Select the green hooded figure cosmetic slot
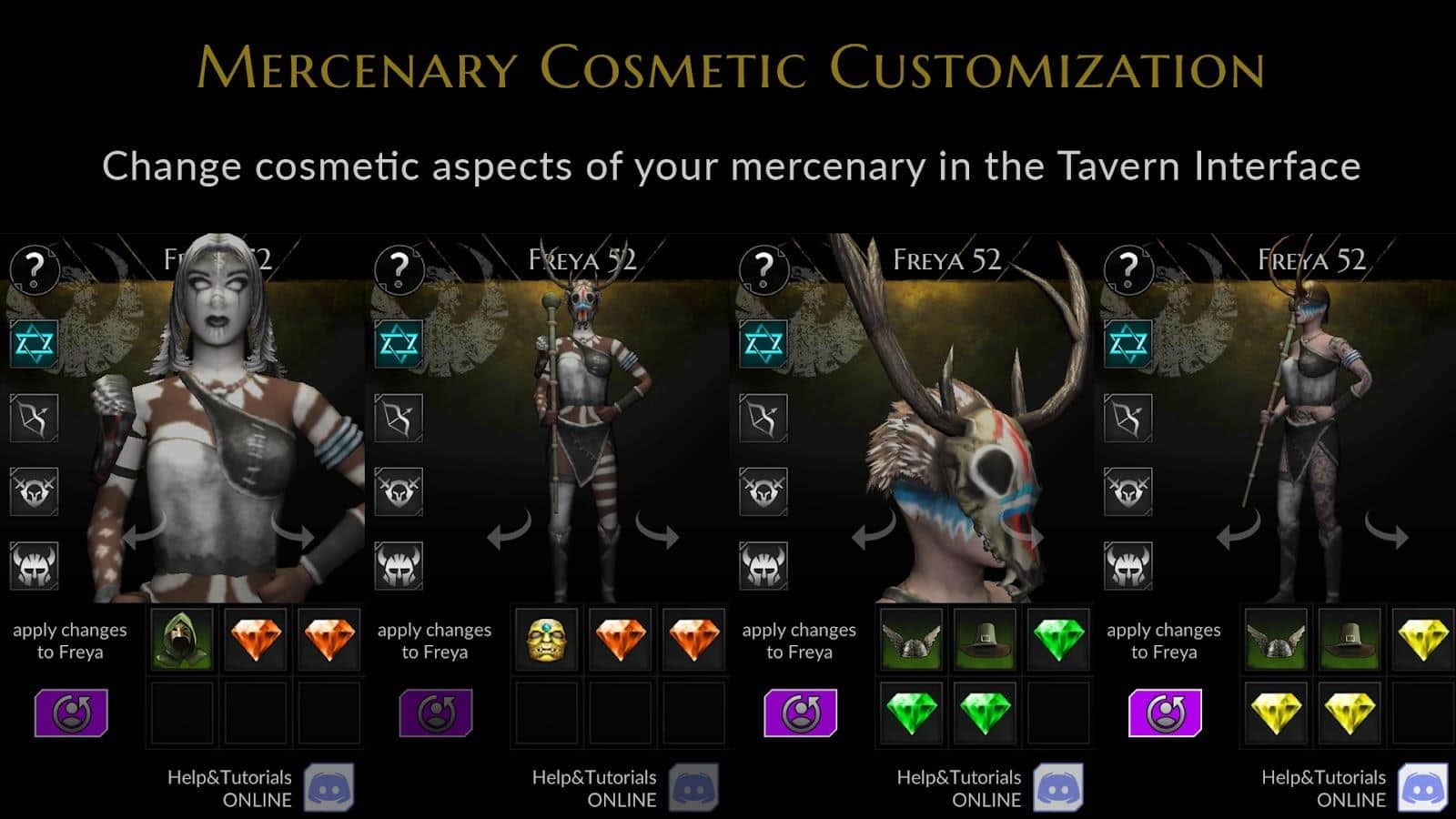The width and height of the screenshot is (1456, 819). tap(182, 640)
